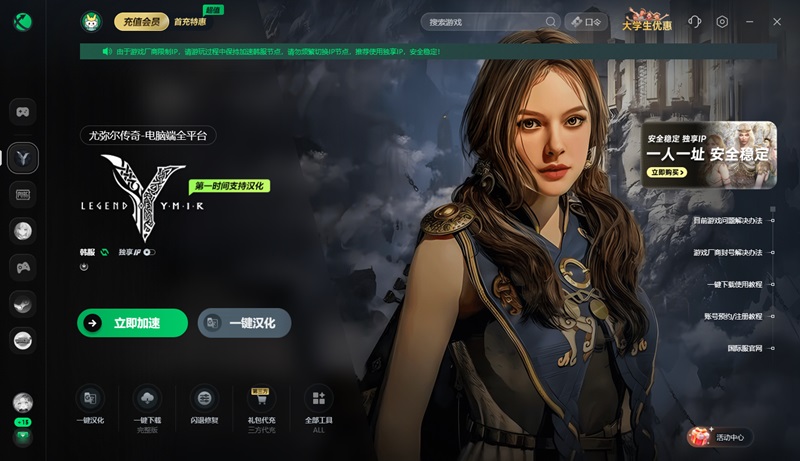Viewport: 800px width, 461px height.
Task: Visit the 国际服官网 link
Action: pyautogui.click(x=745, y=348)
